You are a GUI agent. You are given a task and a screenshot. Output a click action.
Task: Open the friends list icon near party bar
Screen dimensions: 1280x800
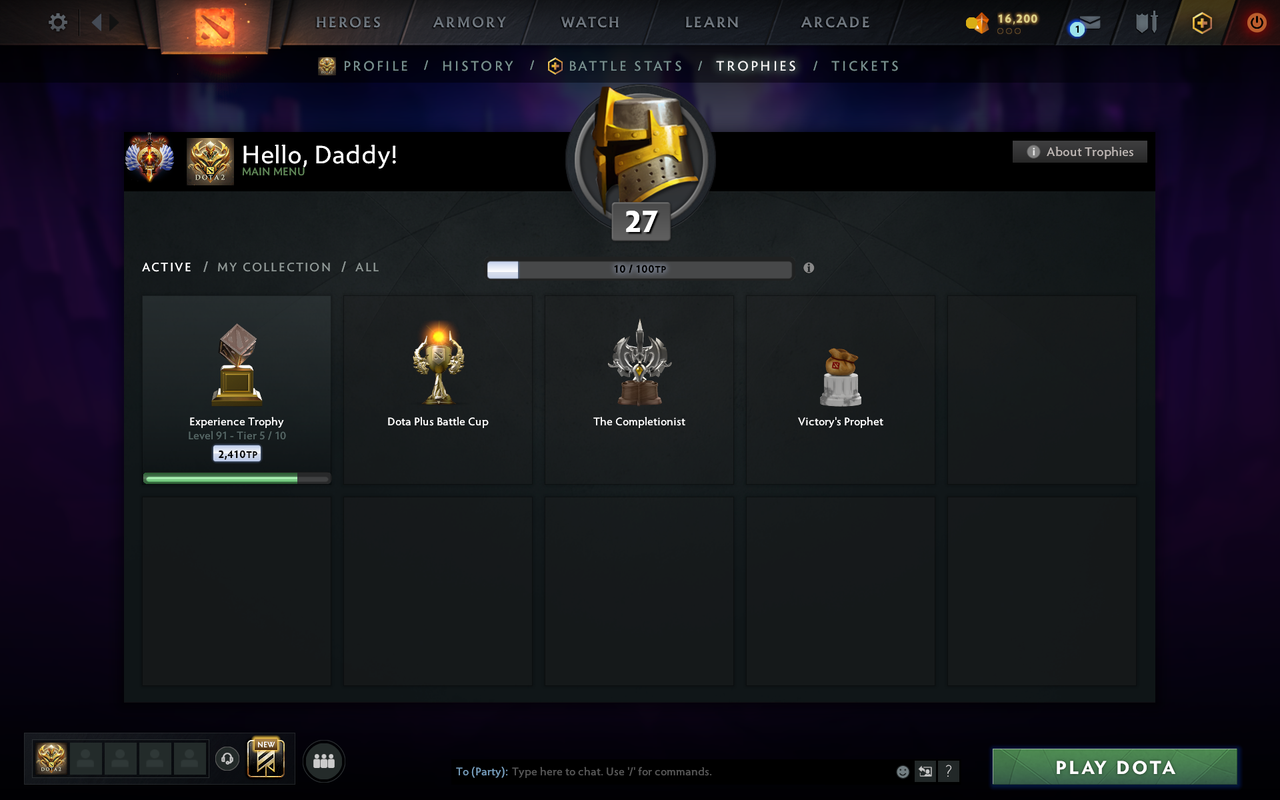(323, 759)
